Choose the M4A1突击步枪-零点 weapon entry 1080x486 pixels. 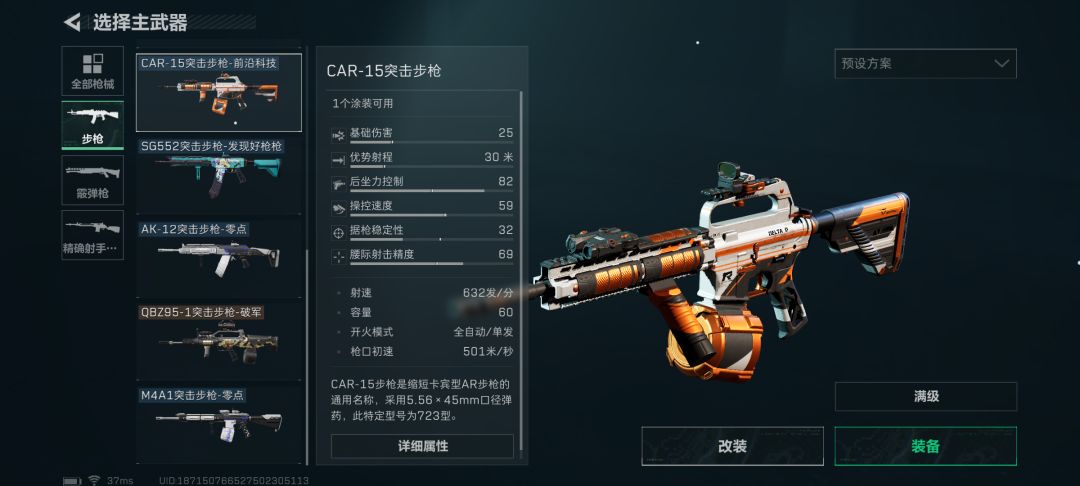coord(220,424)
